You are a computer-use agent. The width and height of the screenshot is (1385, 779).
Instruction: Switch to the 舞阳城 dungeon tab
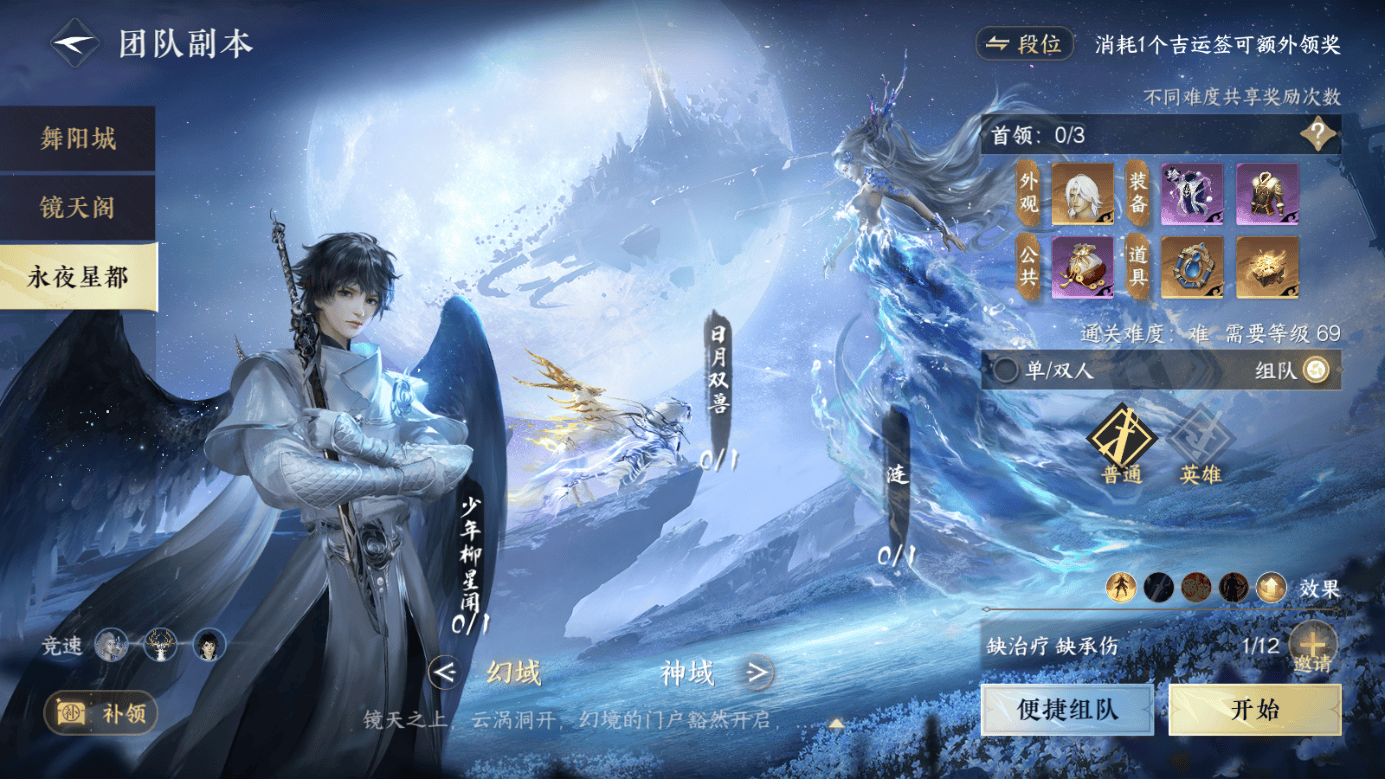[x=78, y=139]
